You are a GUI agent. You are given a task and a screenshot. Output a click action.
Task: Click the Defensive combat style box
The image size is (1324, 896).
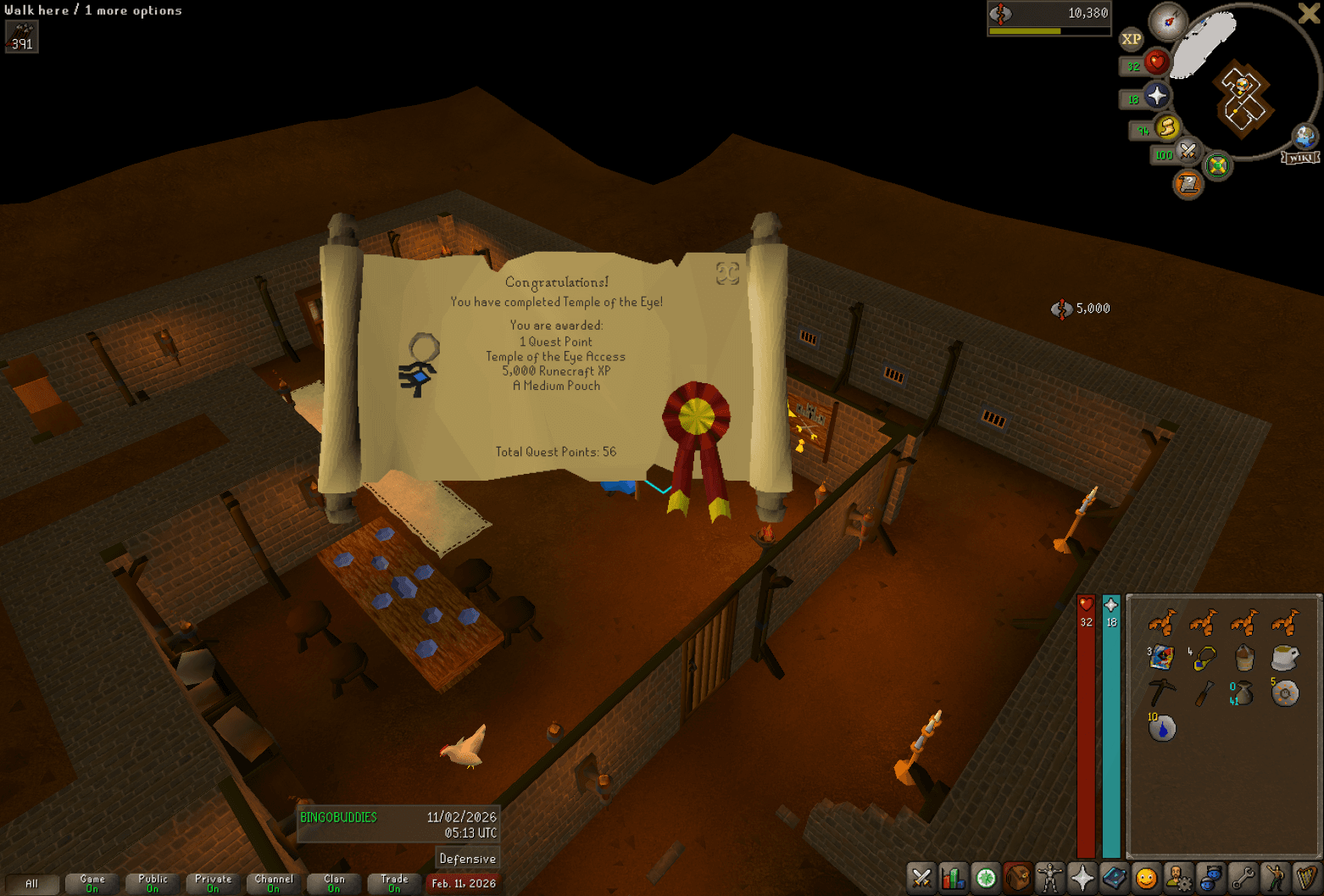pyautogui.click(x=467, y=858)
